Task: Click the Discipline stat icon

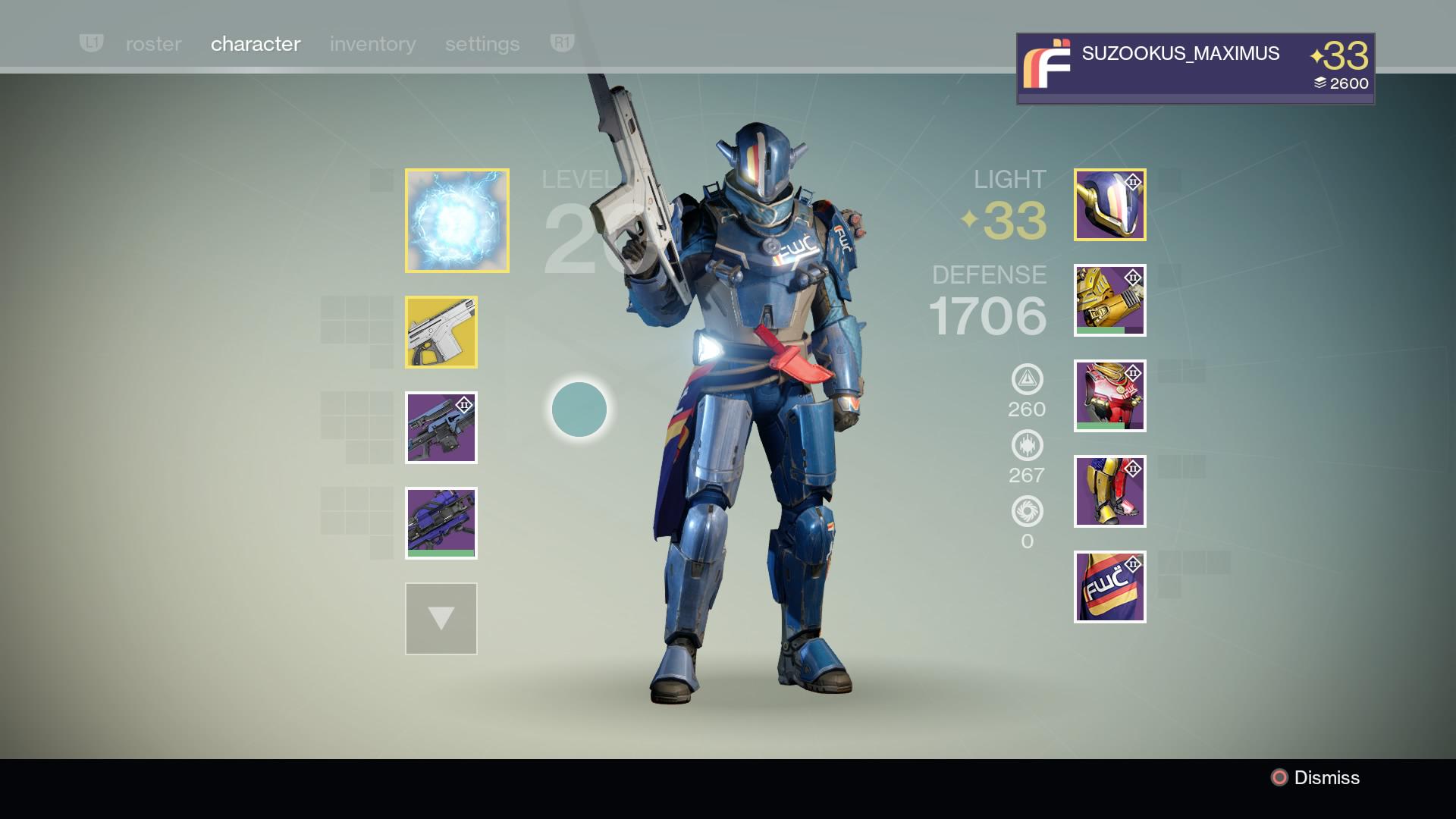Action: coord(1026,379)
